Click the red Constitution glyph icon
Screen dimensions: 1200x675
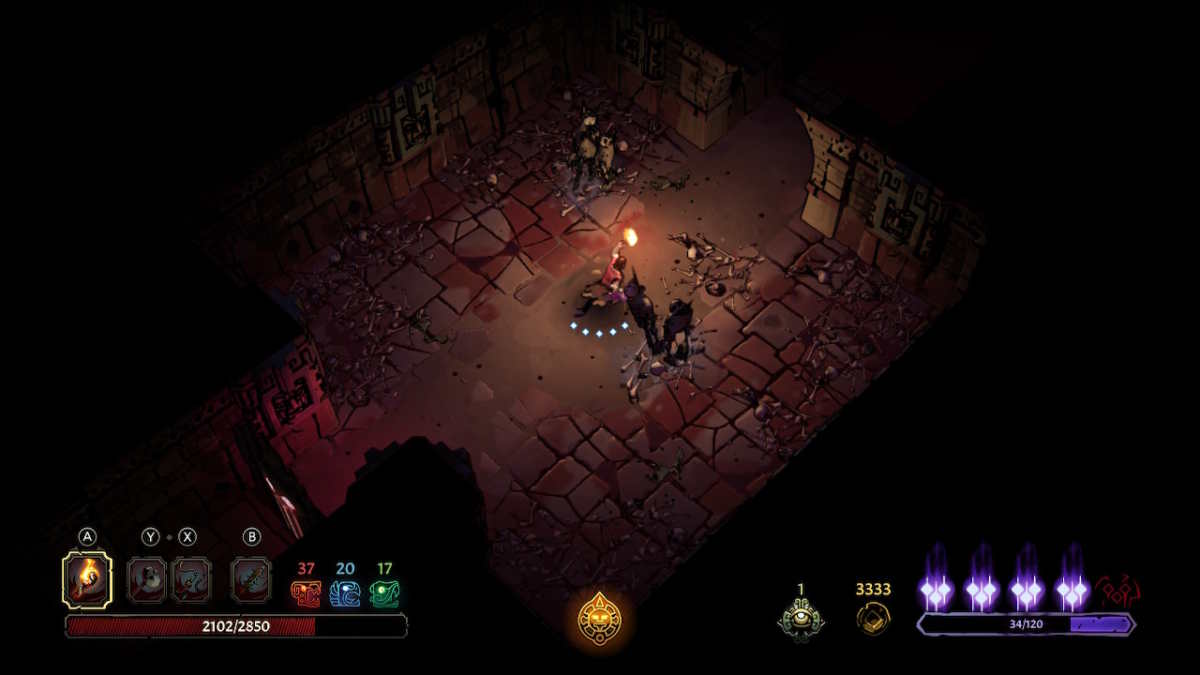(305, 594)
